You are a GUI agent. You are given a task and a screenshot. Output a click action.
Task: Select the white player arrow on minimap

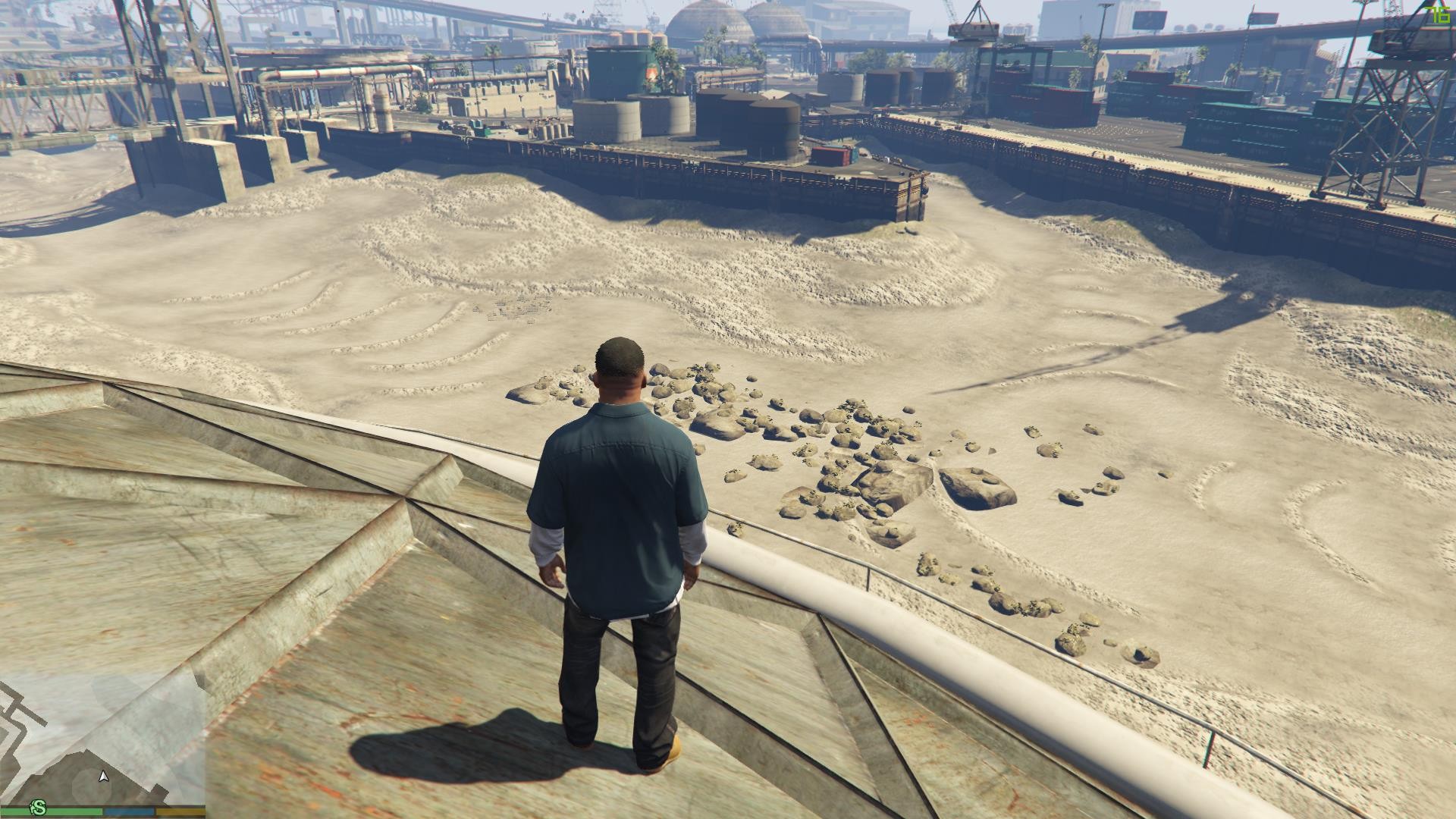104,776
